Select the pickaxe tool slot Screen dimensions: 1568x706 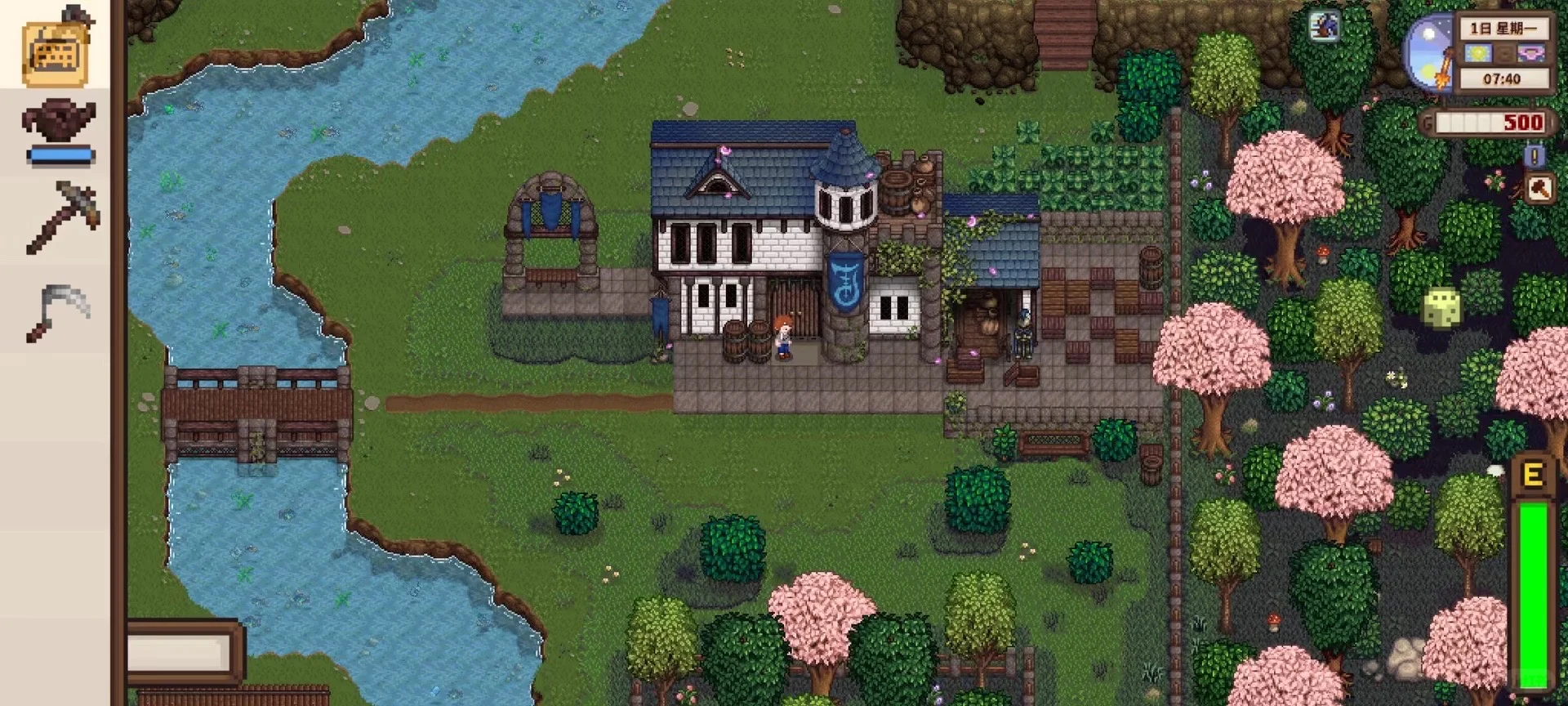(x=61, y=217)
